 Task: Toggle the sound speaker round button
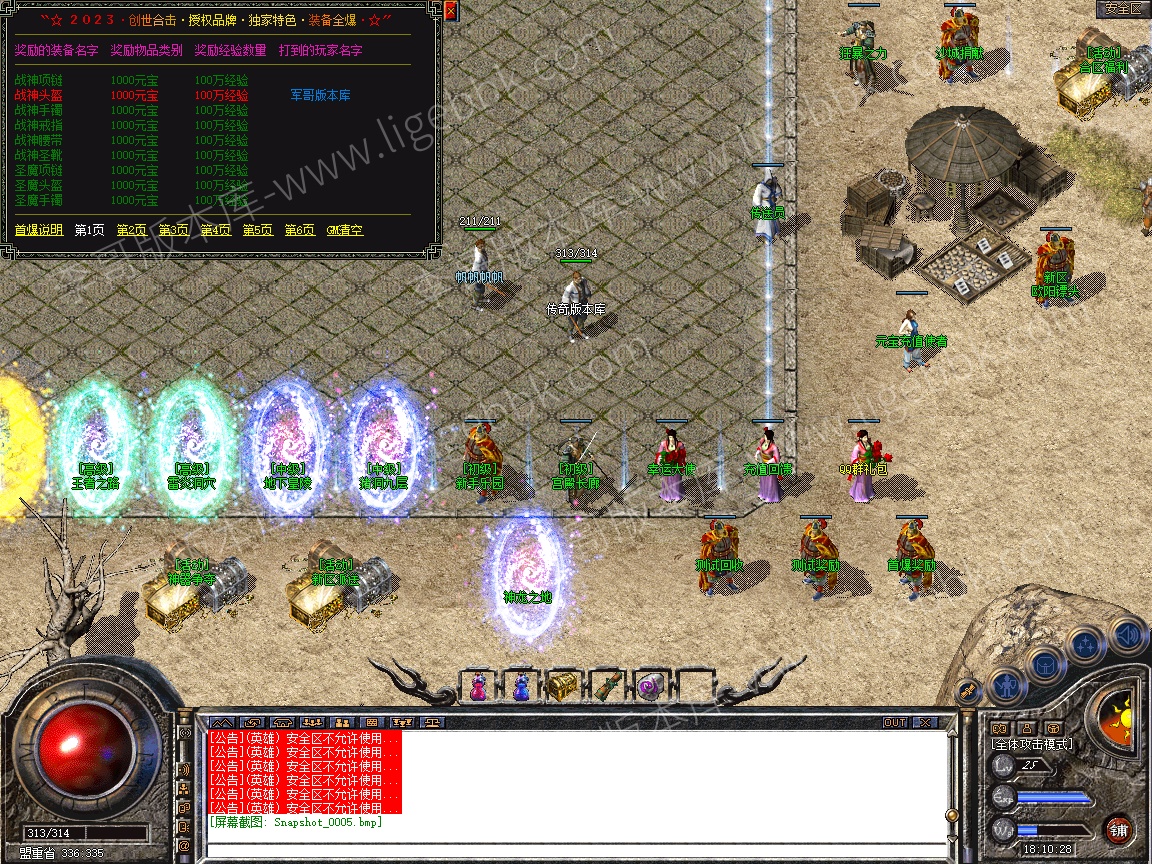1127,634
